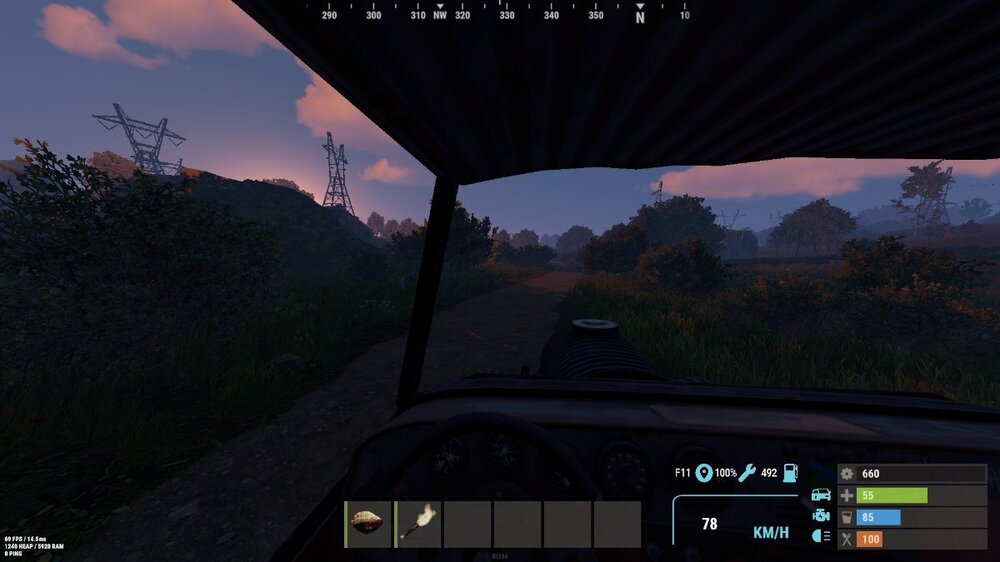Click the headlights indicator icon

pyautogui.click(x=821, y=538)
